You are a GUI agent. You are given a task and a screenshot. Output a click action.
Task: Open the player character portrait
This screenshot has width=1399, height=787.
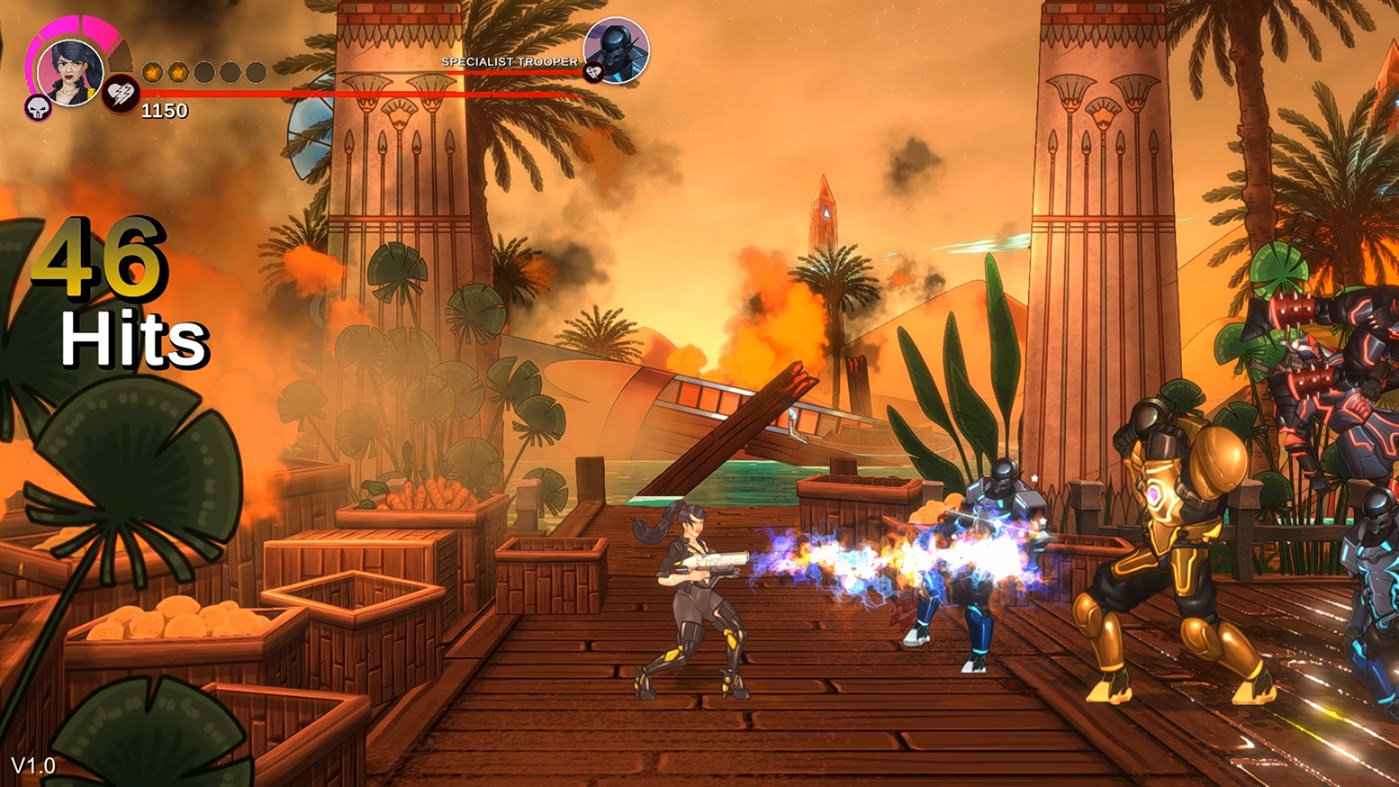[70, 72]
